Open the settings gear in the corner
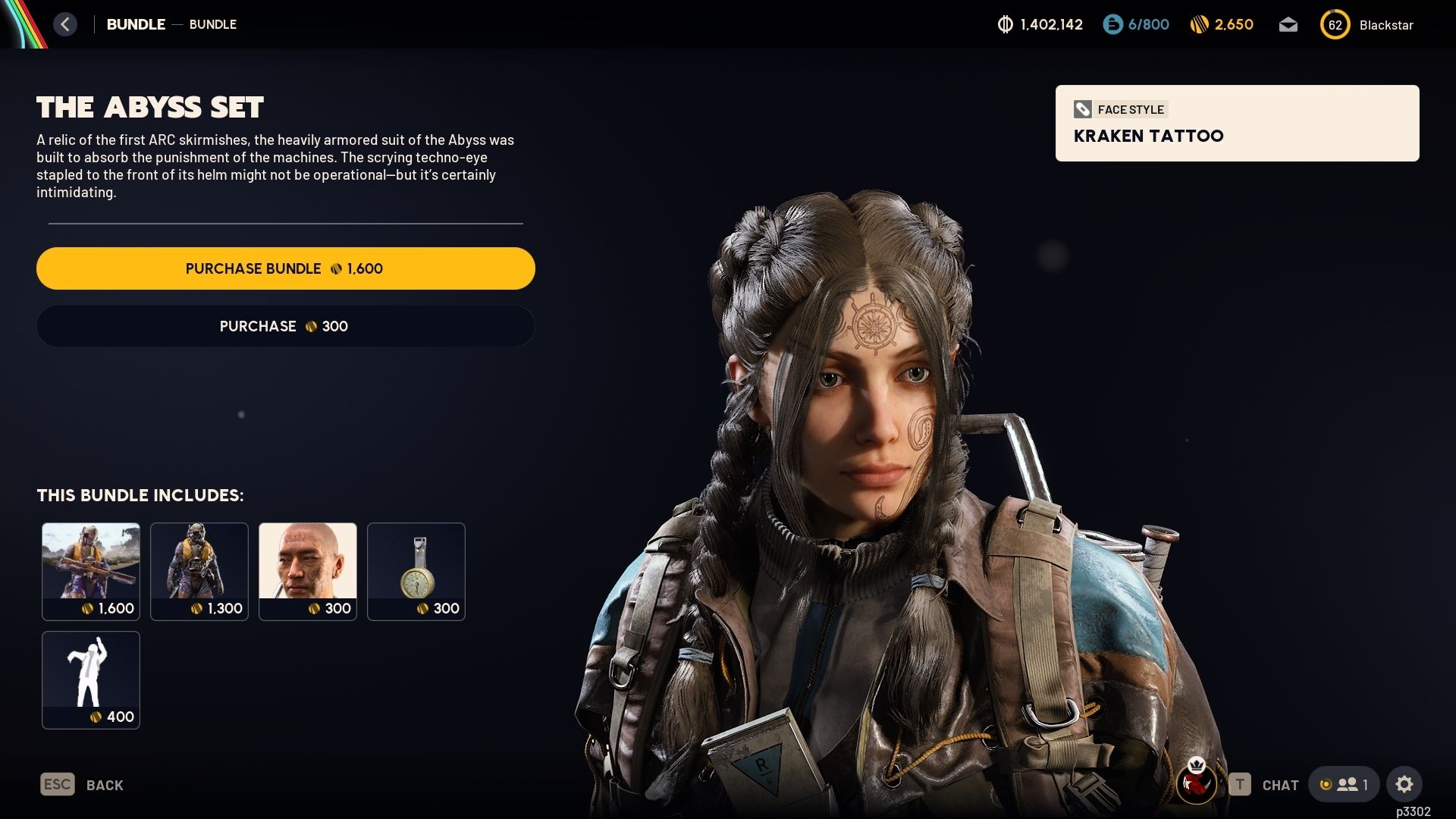The height and width of the screenshot is (819, 1456). (x=1405, y=784)
